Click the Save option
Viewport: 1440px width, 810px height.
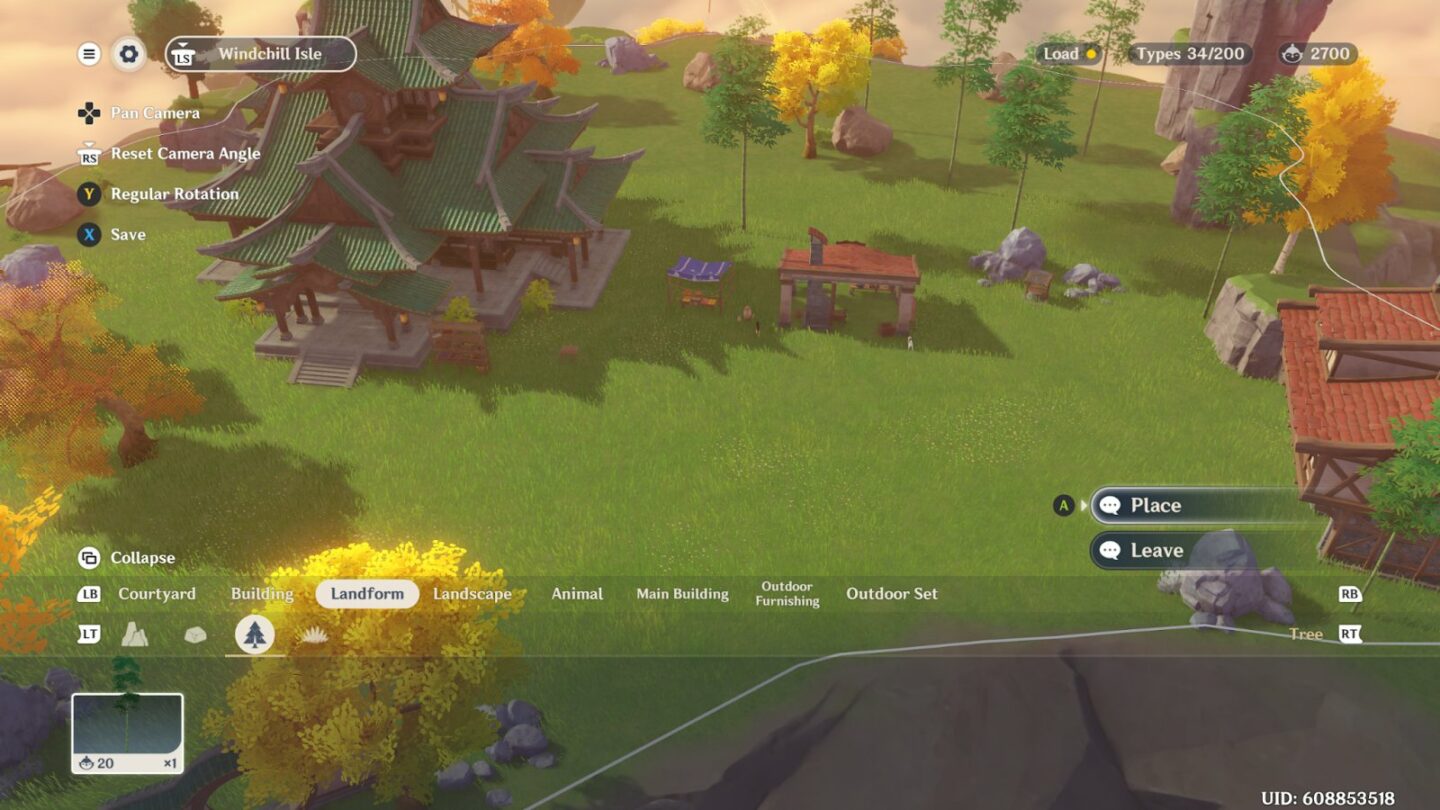click(x=128, y=235)
